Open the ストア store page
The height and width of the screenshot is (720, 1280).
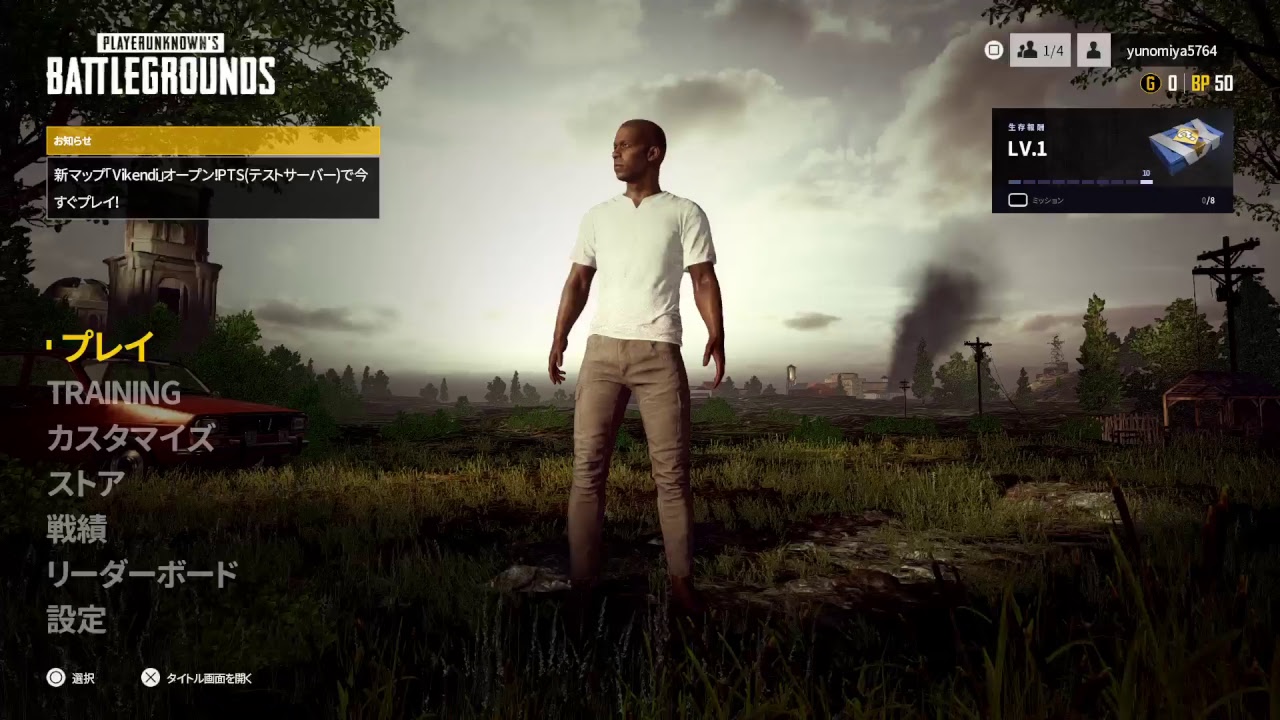(x=85, y=483)
